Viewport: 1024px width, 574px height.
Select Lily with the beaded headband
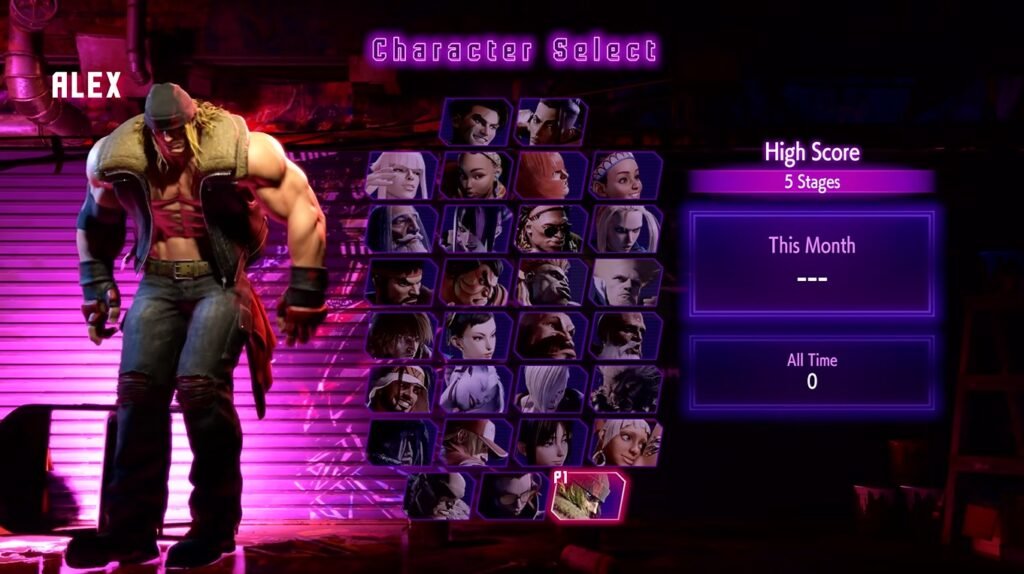[x=626, y=176]
